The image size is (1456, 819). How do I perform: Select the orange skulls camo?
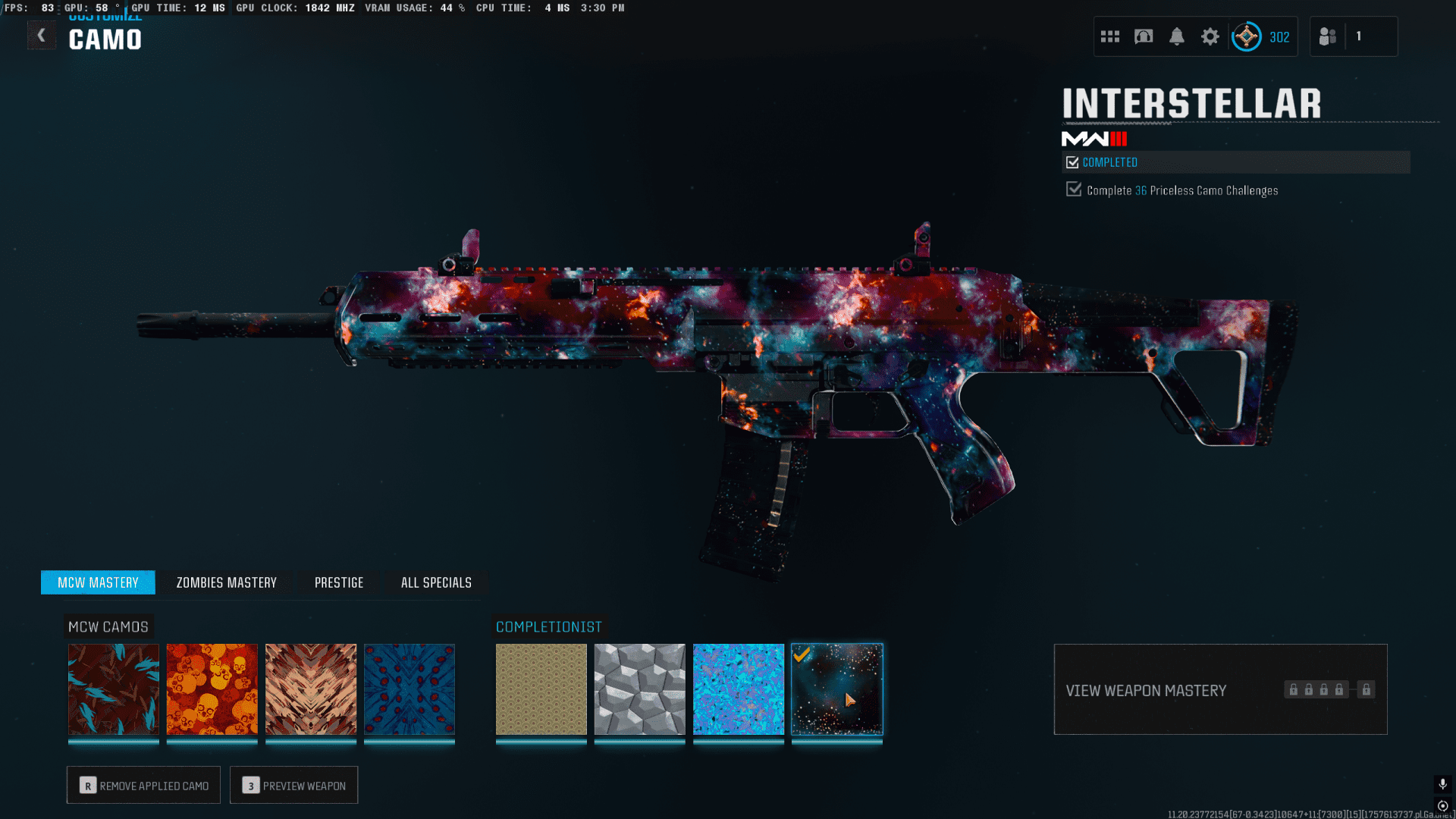(x=212, y=689)
